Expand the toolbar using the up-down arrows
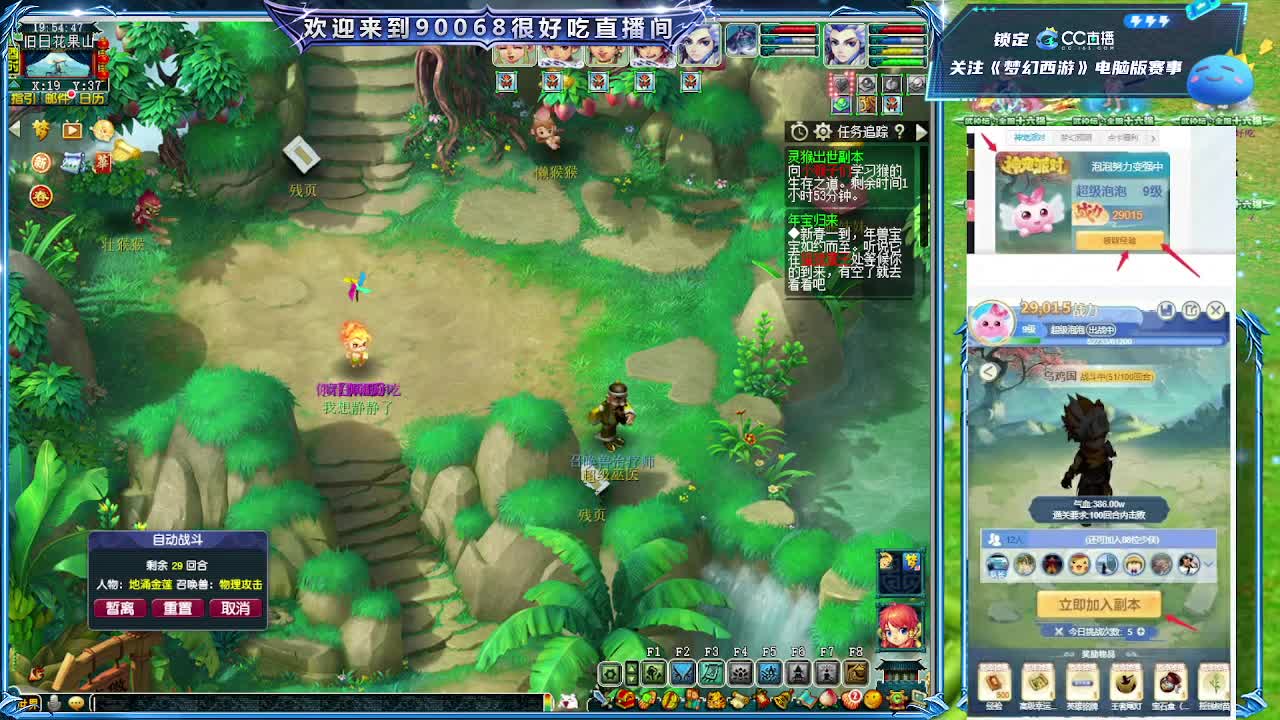 631,672
